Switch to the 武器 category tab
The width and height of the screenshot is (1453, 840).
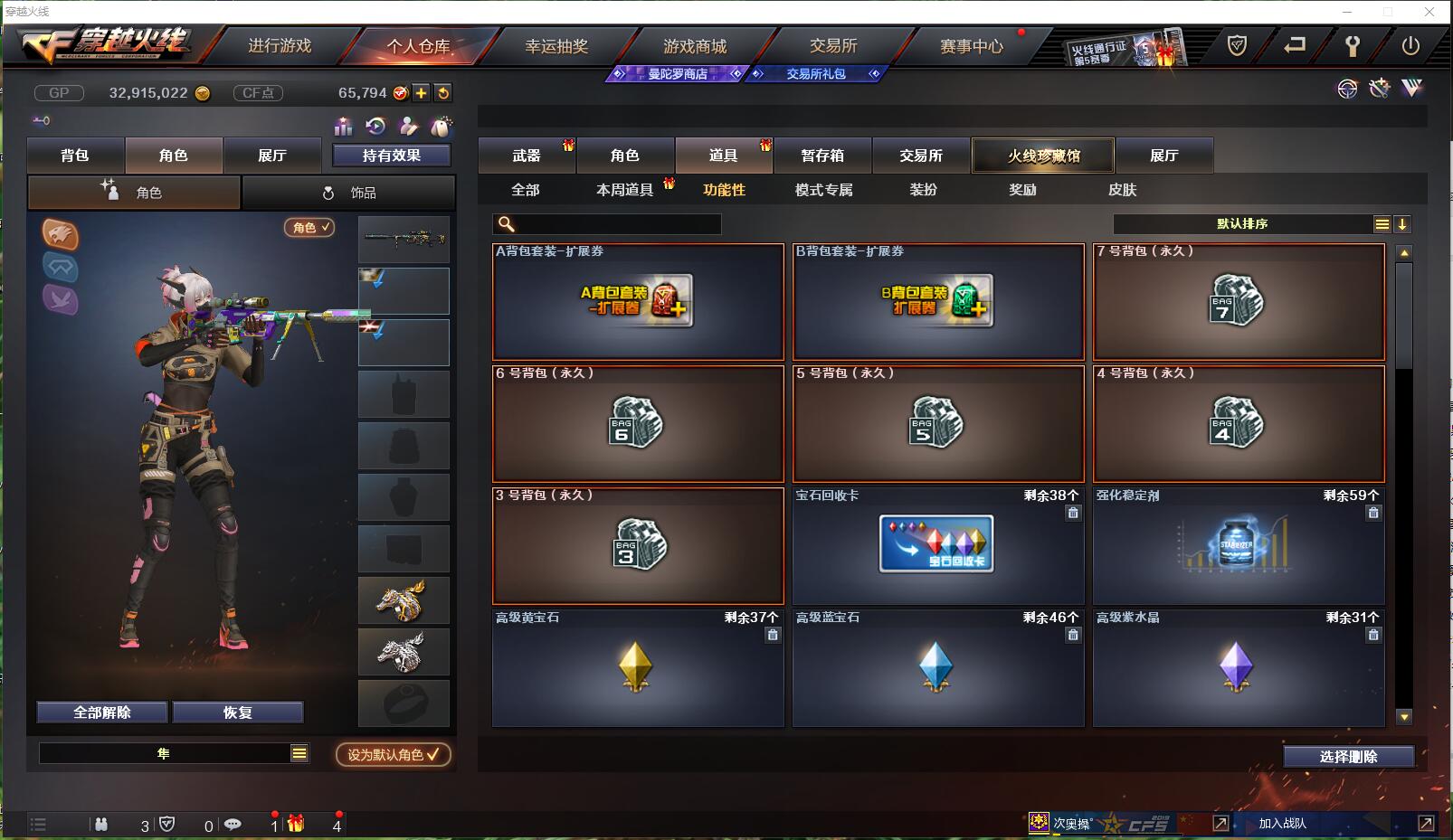[526, 155]
